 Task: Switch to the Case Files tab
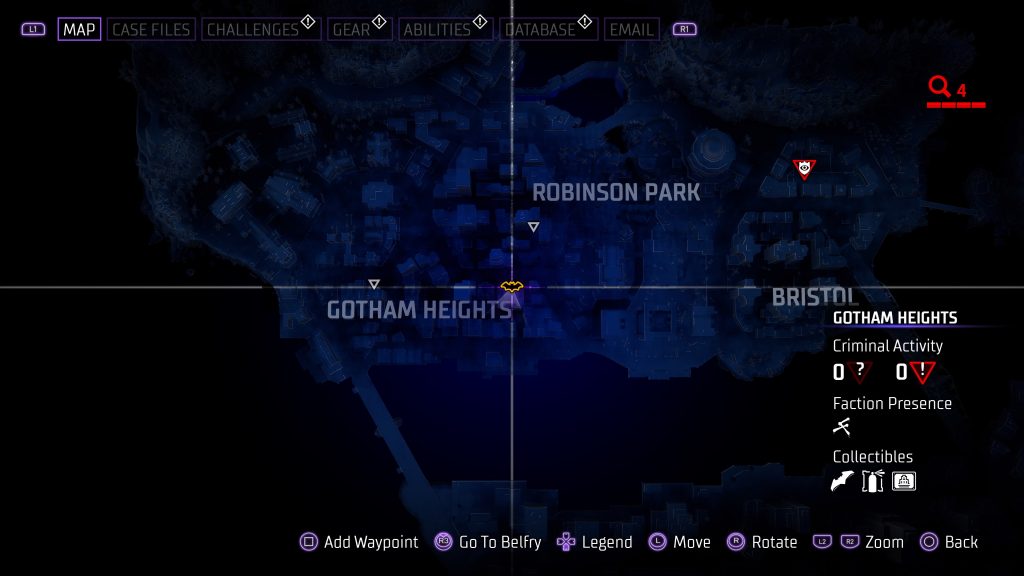click(x=151, y=29)
